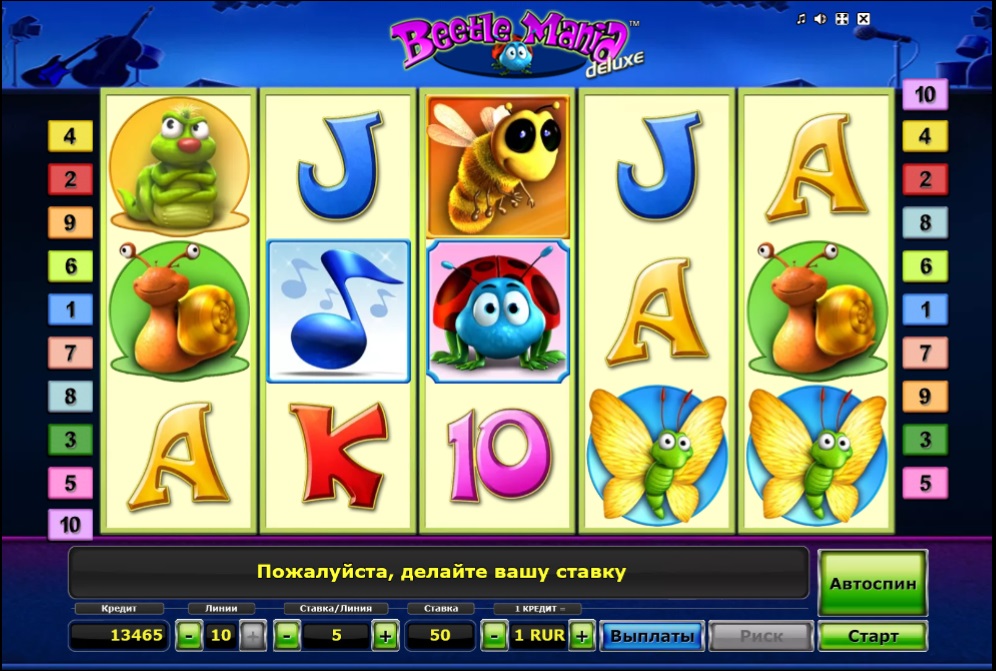
Task: Decrease the number of Линии
Action: pyautogui.click(x=188, y=635)
